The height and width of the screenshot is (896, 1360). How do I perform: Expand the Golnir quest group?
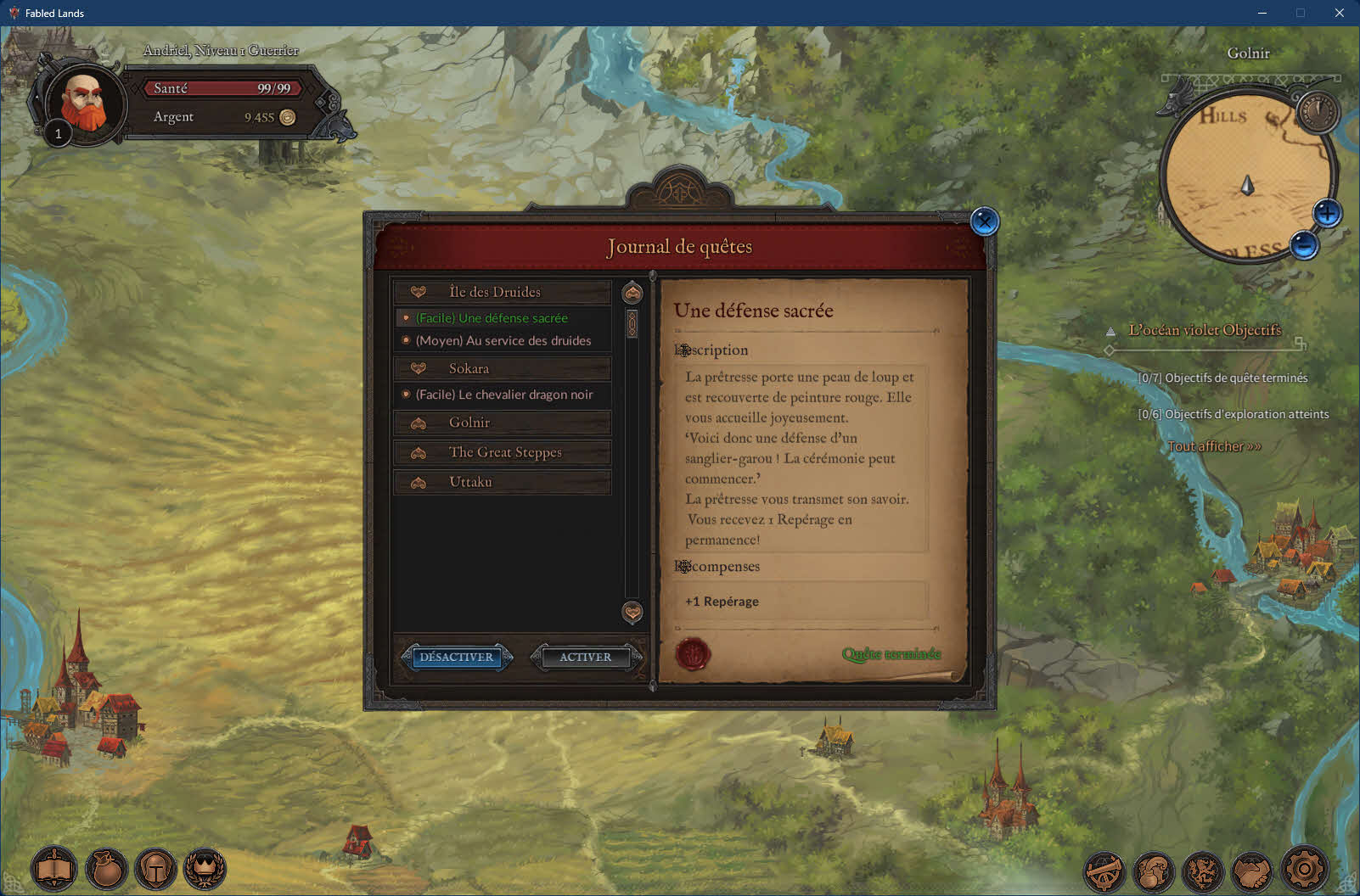(502, 423)
